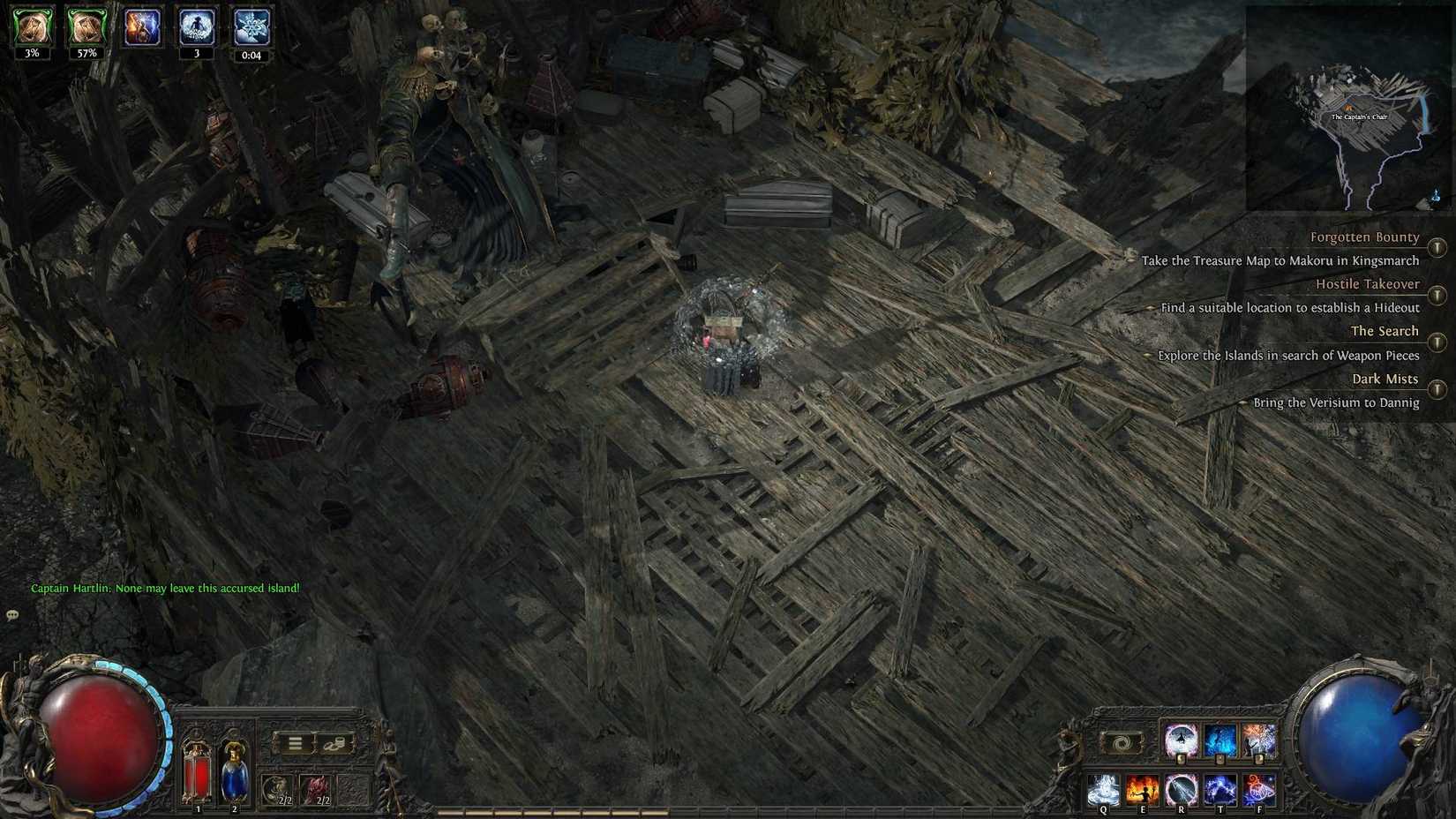The height and width of the screenshot is (819, 1456).
Task: Click the weapon set marker under the first top-row skill
Action: tap(1181, 760)
